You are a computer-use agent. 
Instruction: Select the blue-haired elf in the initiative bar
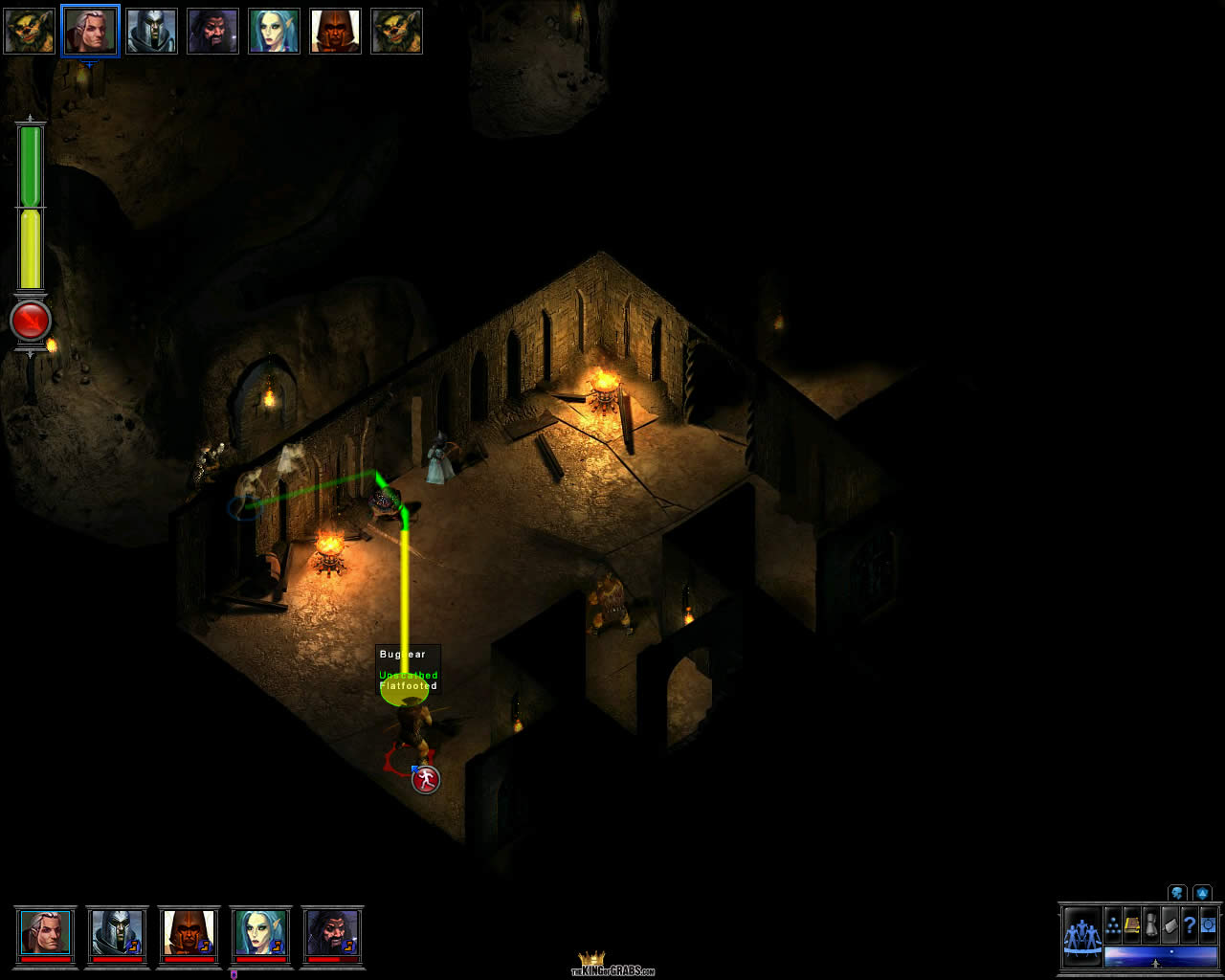tap(274, 32)
